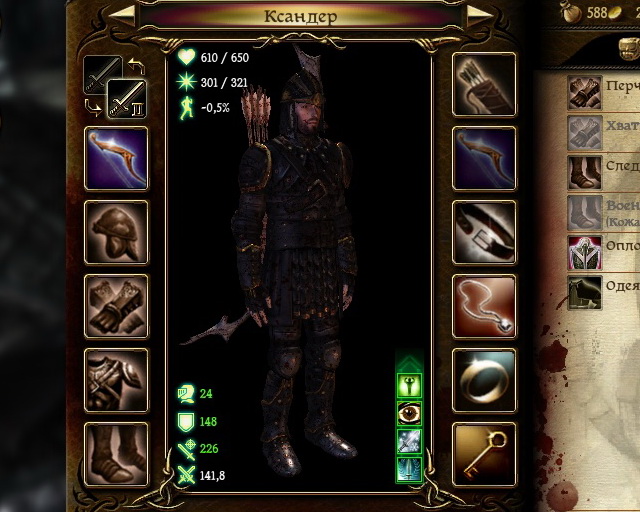Image resolution: width=640 pixels, height=512 pixels.
Task: Click the frost sword effect icon
Action: pos(409,441)
